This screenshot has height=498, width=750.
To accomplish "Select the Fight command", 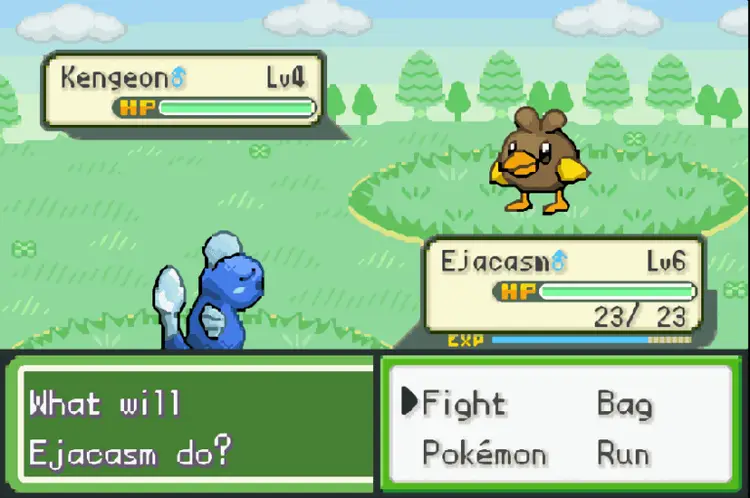I will 463,403.
